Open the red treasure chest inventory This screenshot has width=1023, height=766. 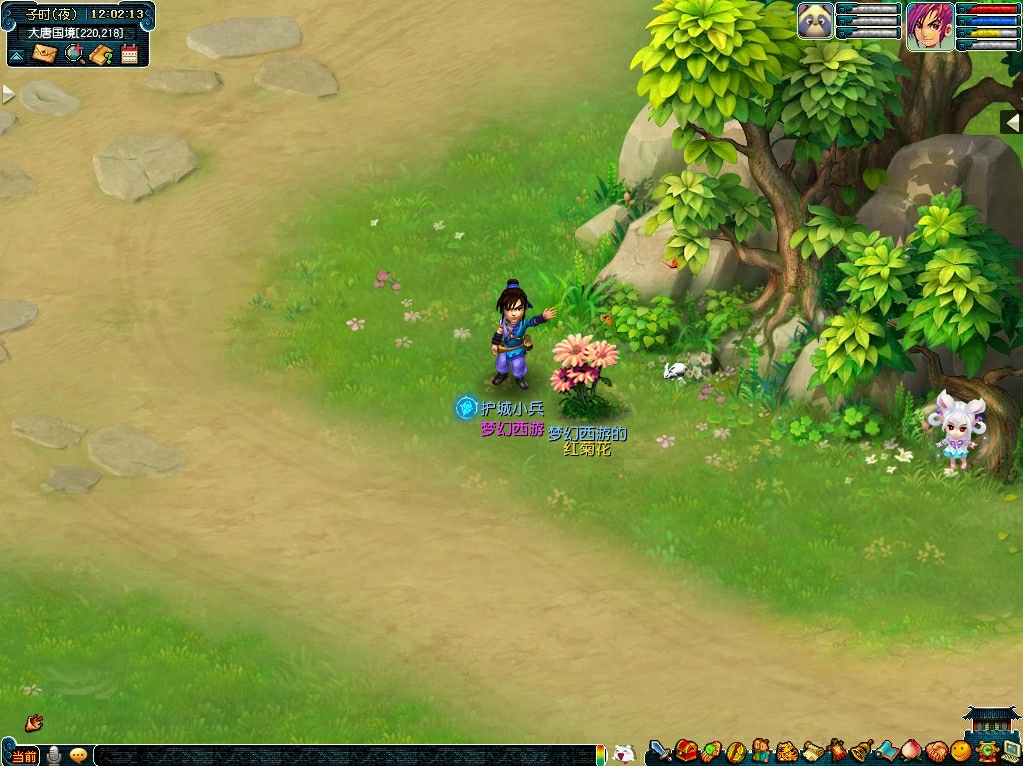686,750
